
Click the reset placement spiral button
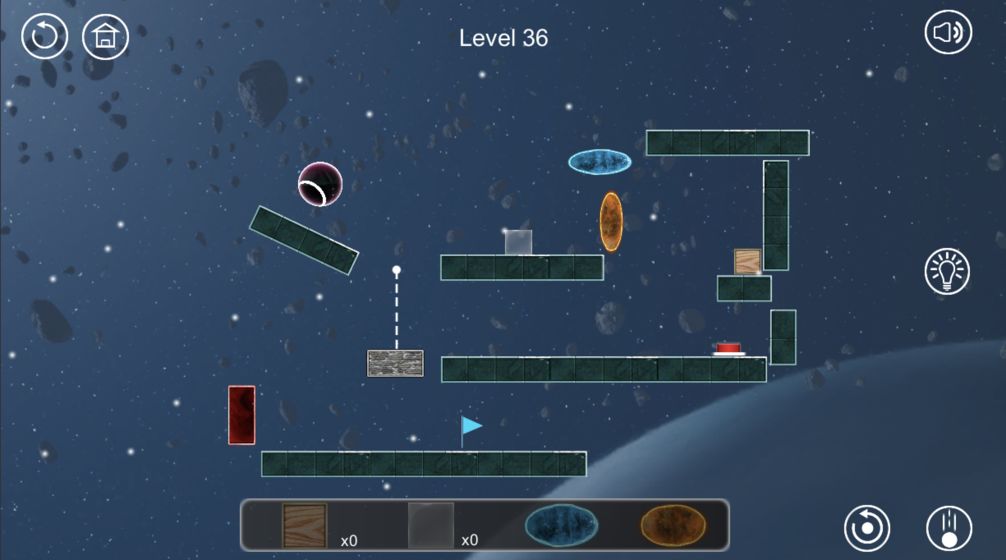[867, 527]
